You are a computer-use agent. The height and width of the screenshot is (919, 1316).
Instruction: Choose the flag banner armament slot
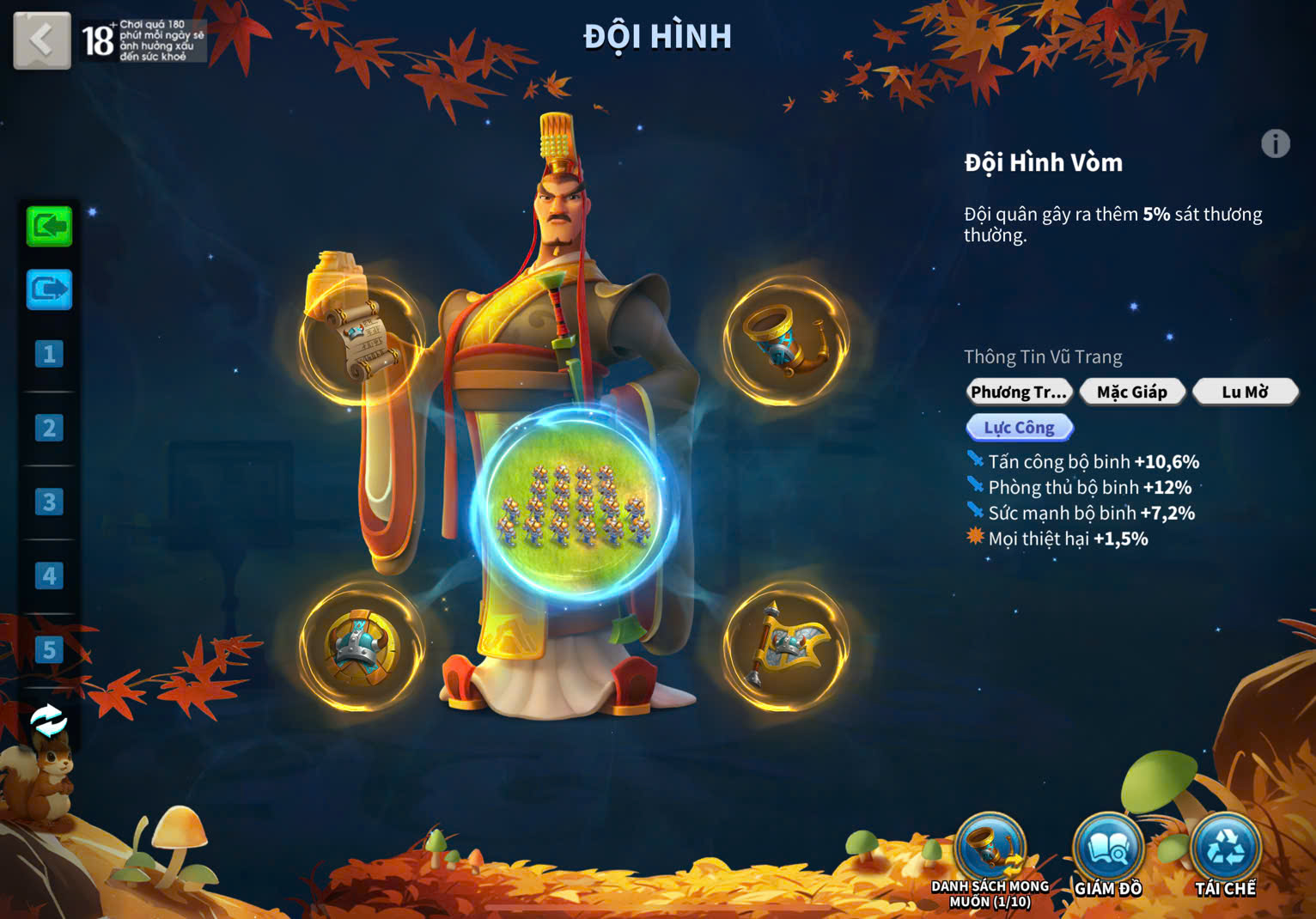pyautogui.click(x=785, y=647)
